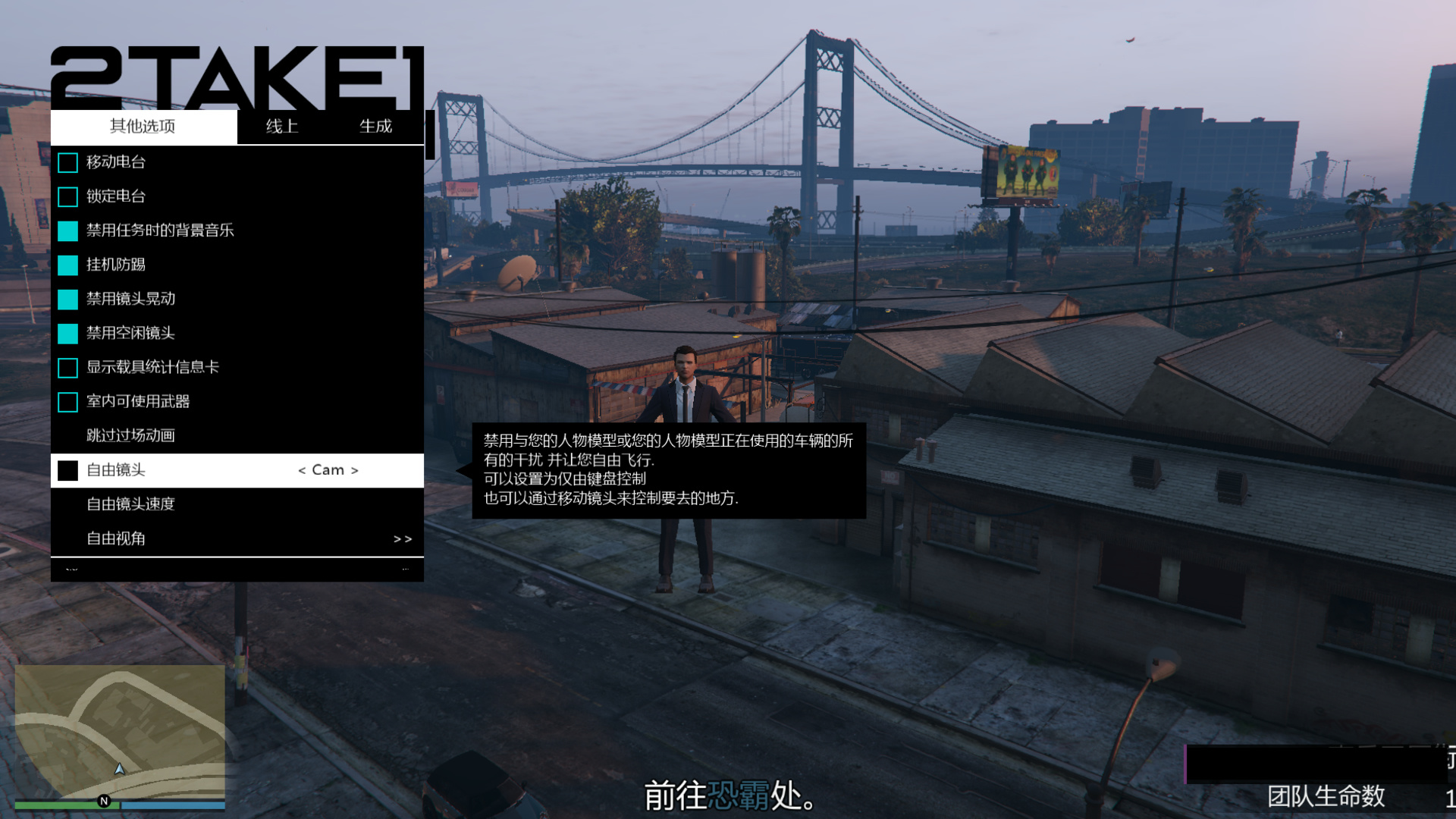The image size is (1456, 819).
Task: Switch to the 其他选项 tab
Action: 143,127
